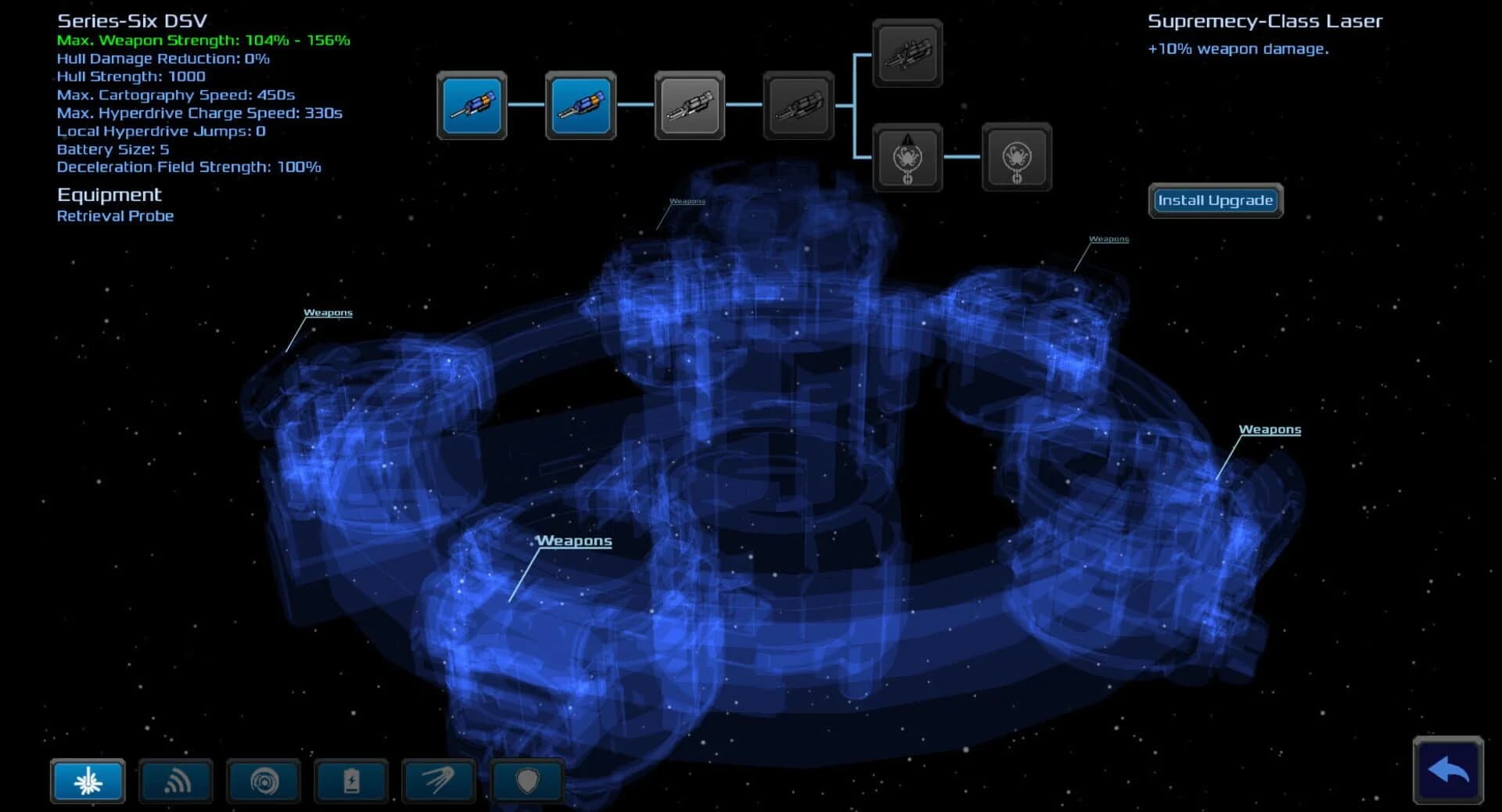This screenshot has height=812, width=1502.
Task: Select the squid-emblem upgrade node
Action: pyautogui.click(x=907, y=156)
